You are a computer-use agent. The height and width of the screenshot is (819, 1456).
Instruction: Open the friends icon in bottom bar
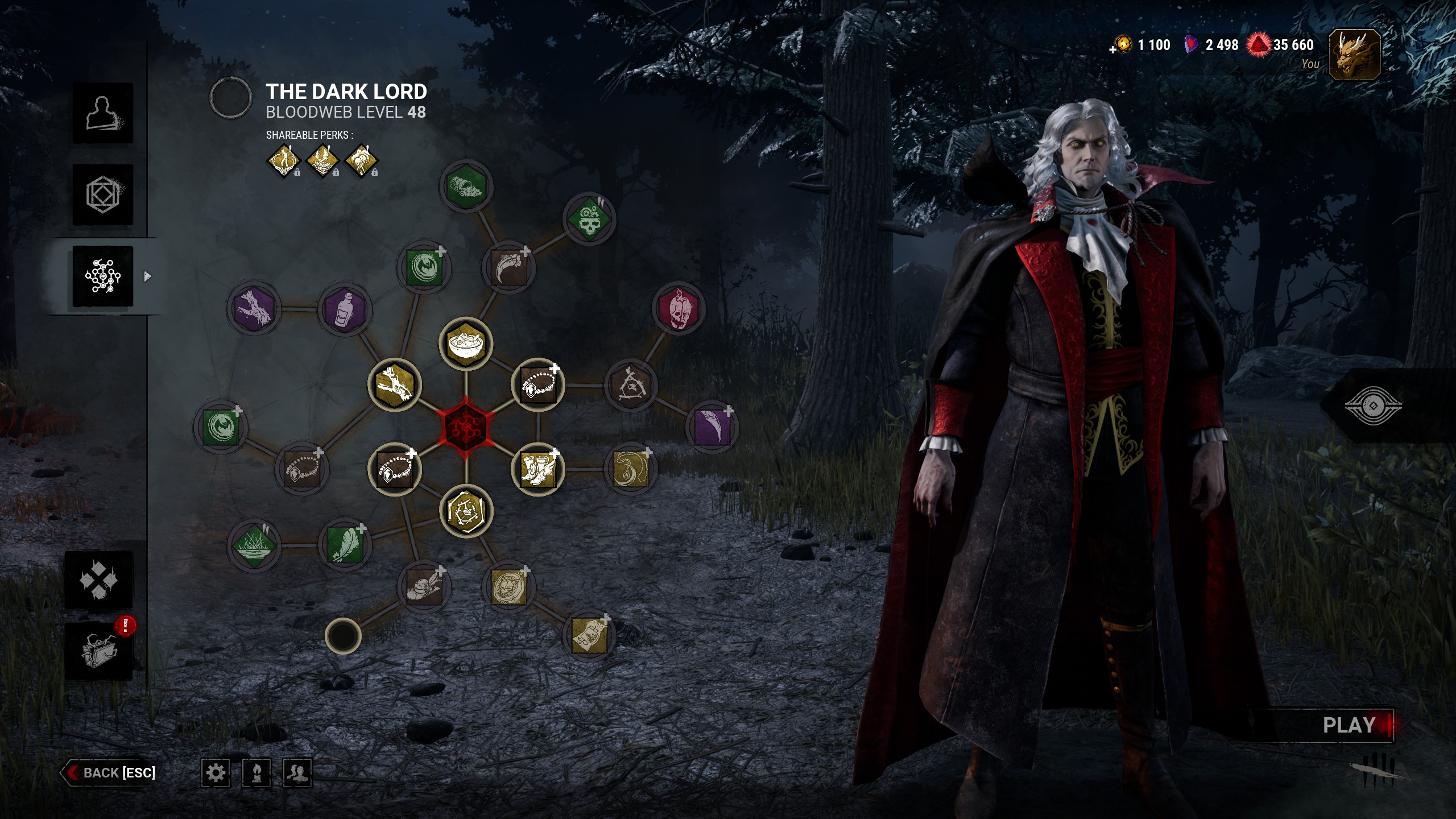point(297,772)
